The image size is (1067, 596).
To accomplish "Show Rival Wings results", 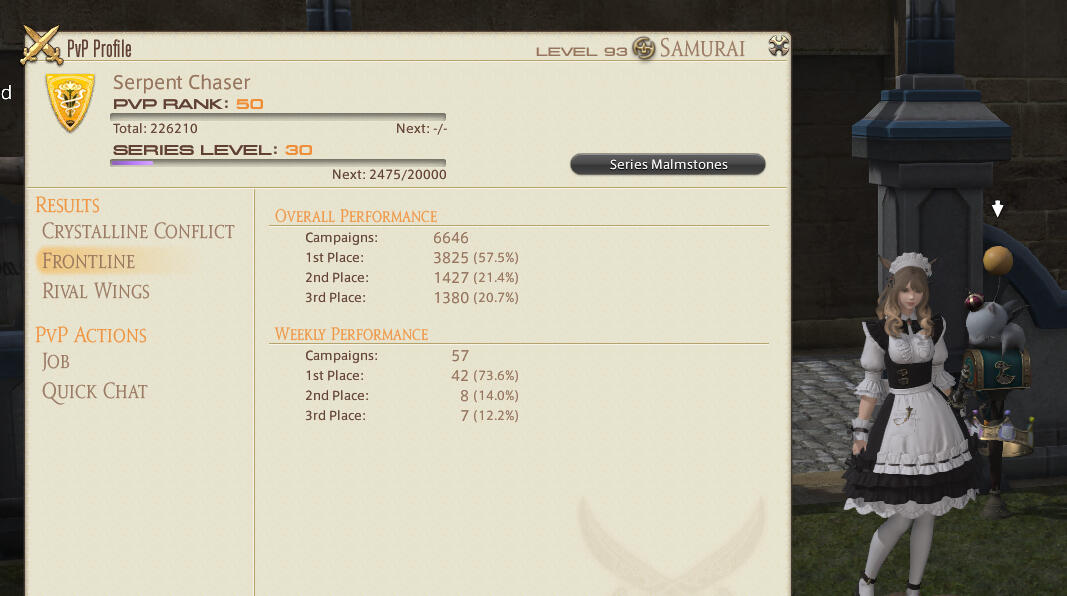I will point(96,291).
